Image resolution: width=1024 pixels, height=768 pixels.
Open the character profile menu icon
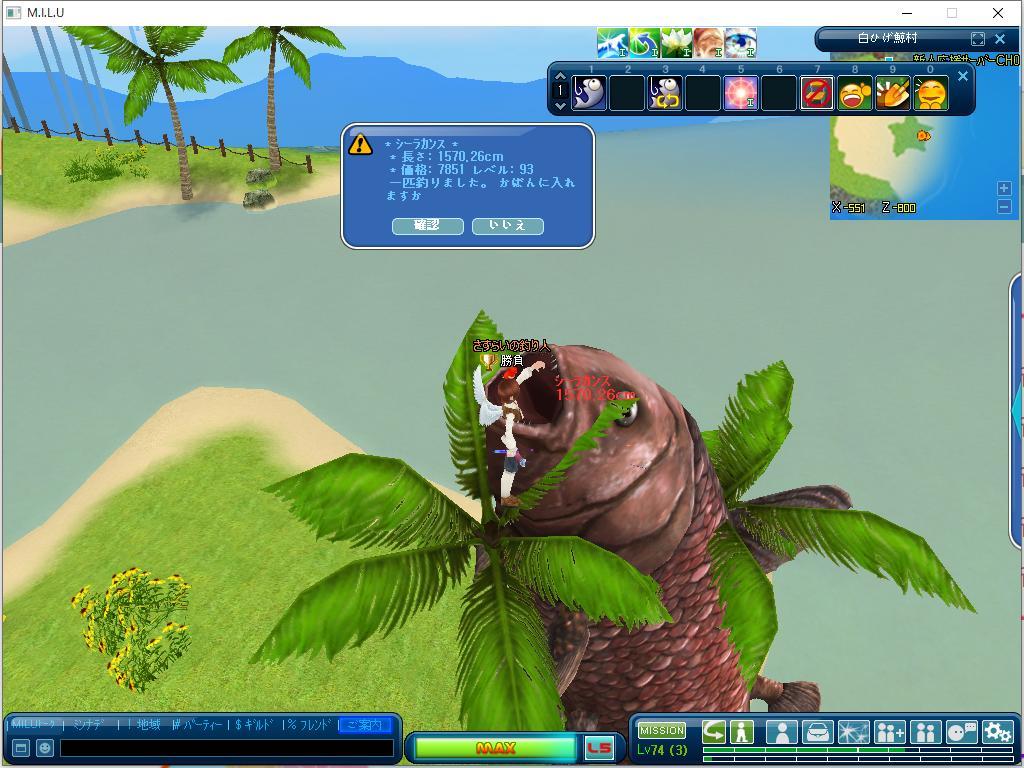pyautogui.click(x=781, y=732)
